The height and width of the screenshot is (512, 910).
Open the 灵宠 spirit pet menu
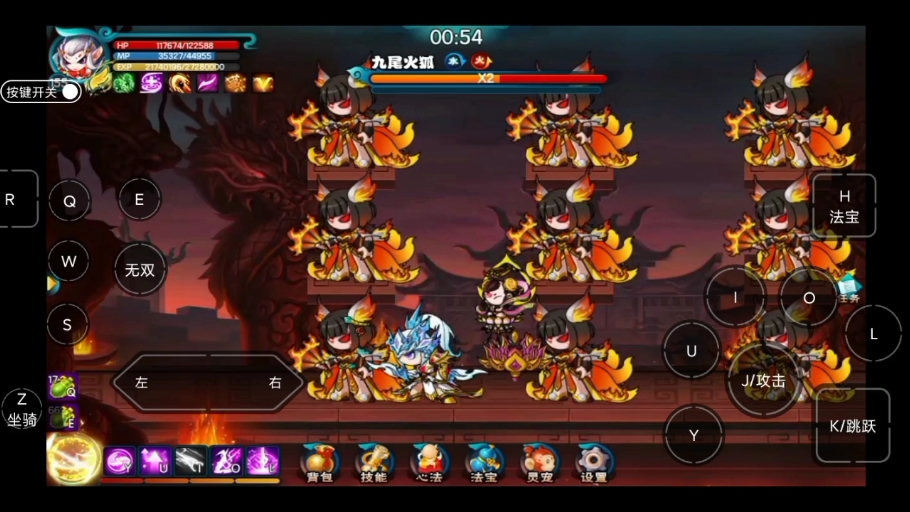539,462
